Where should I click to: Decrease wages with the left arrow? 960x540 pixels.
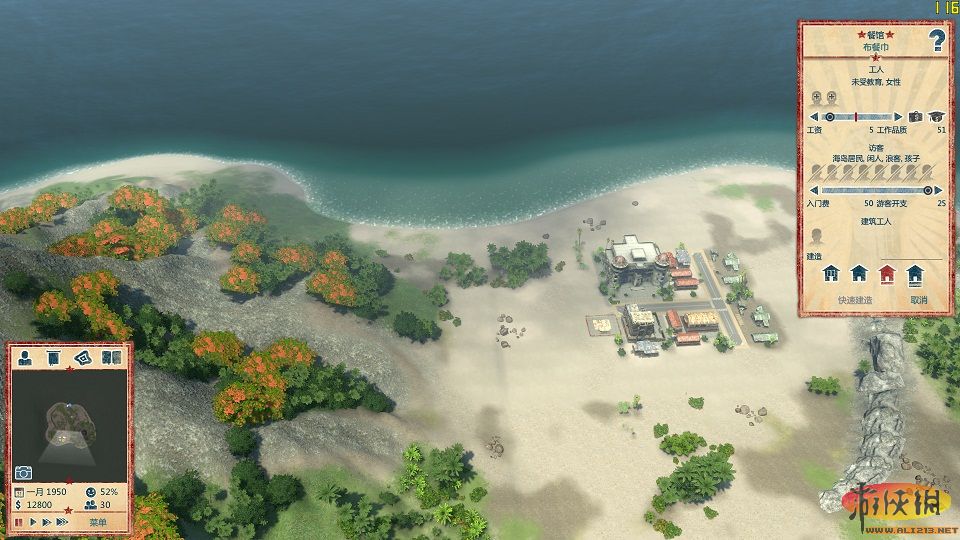pyautogui.click(x=813, y=117)
